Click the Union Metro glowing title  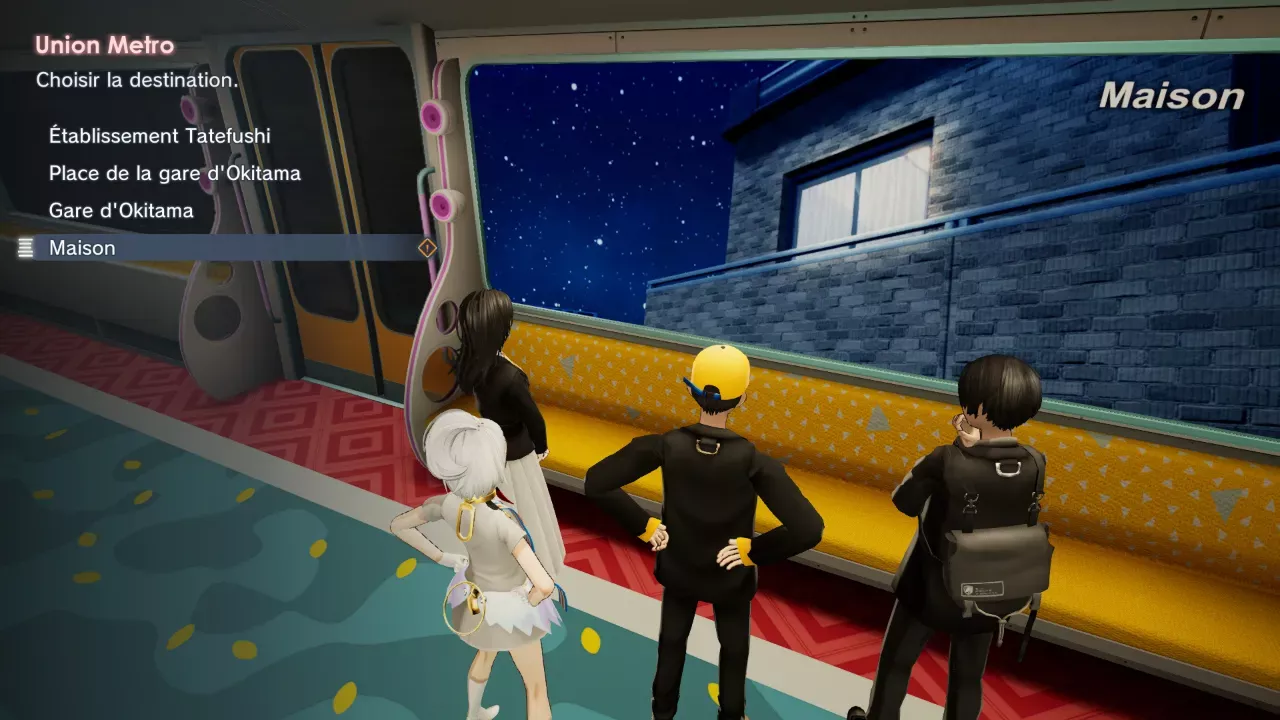pos(103,45)
